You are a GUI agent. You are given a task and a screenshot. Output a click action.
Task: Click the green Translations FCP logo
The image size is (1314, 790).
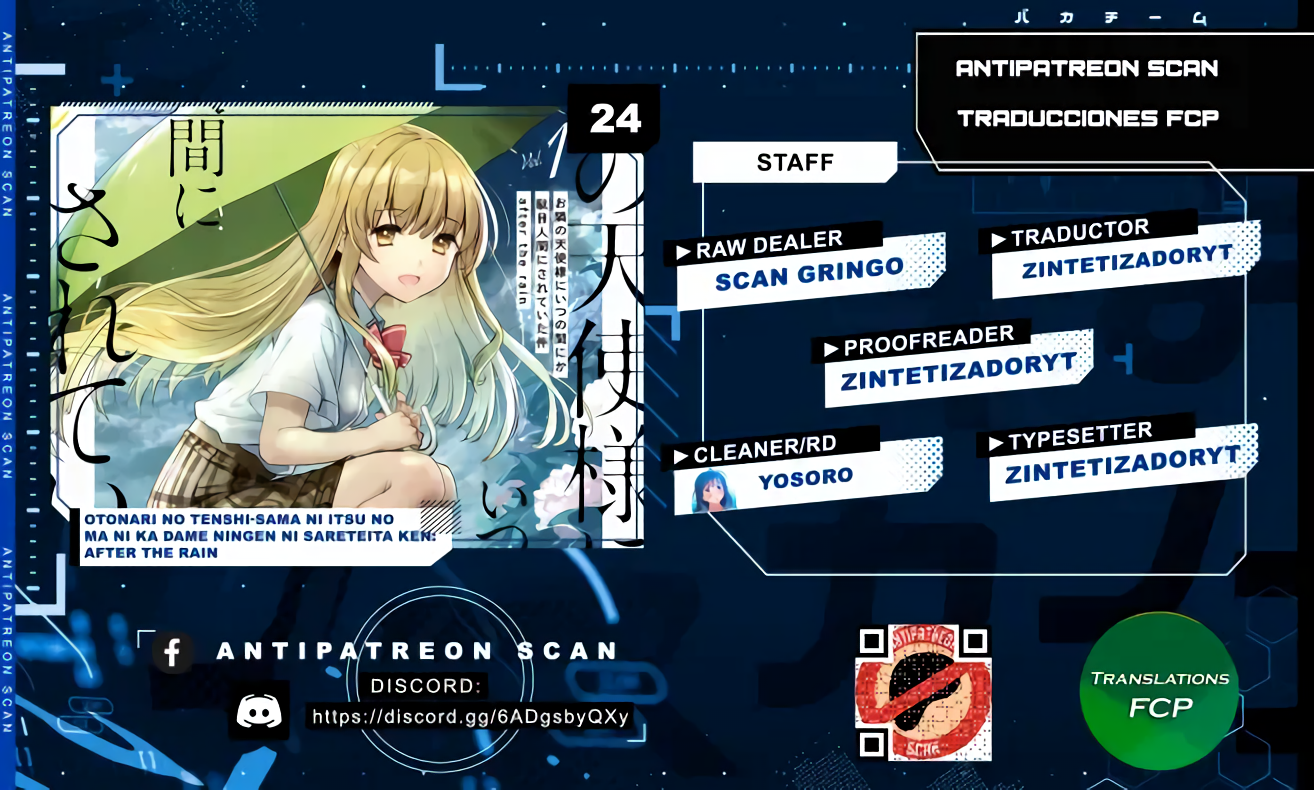(1159, 692)
